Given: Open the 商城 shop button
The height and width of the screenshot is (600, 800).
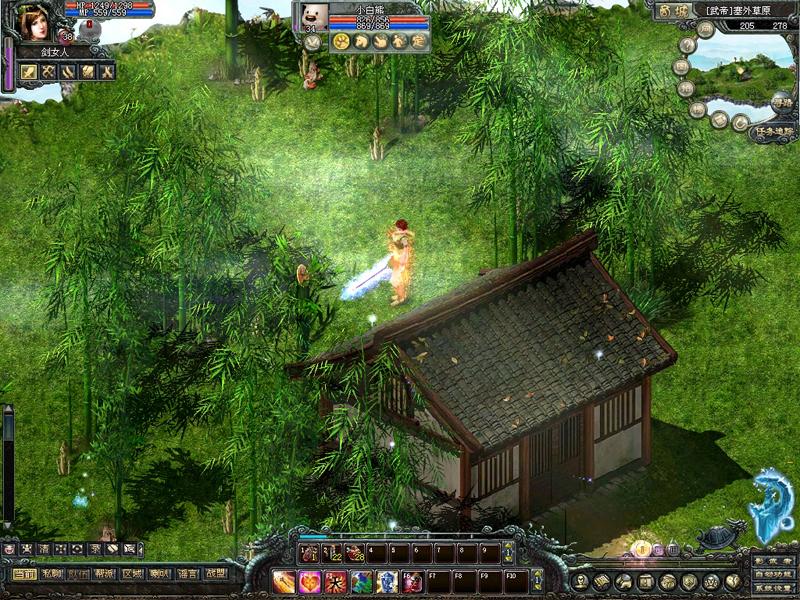Looking at the screenshot, I should (670, 12).
